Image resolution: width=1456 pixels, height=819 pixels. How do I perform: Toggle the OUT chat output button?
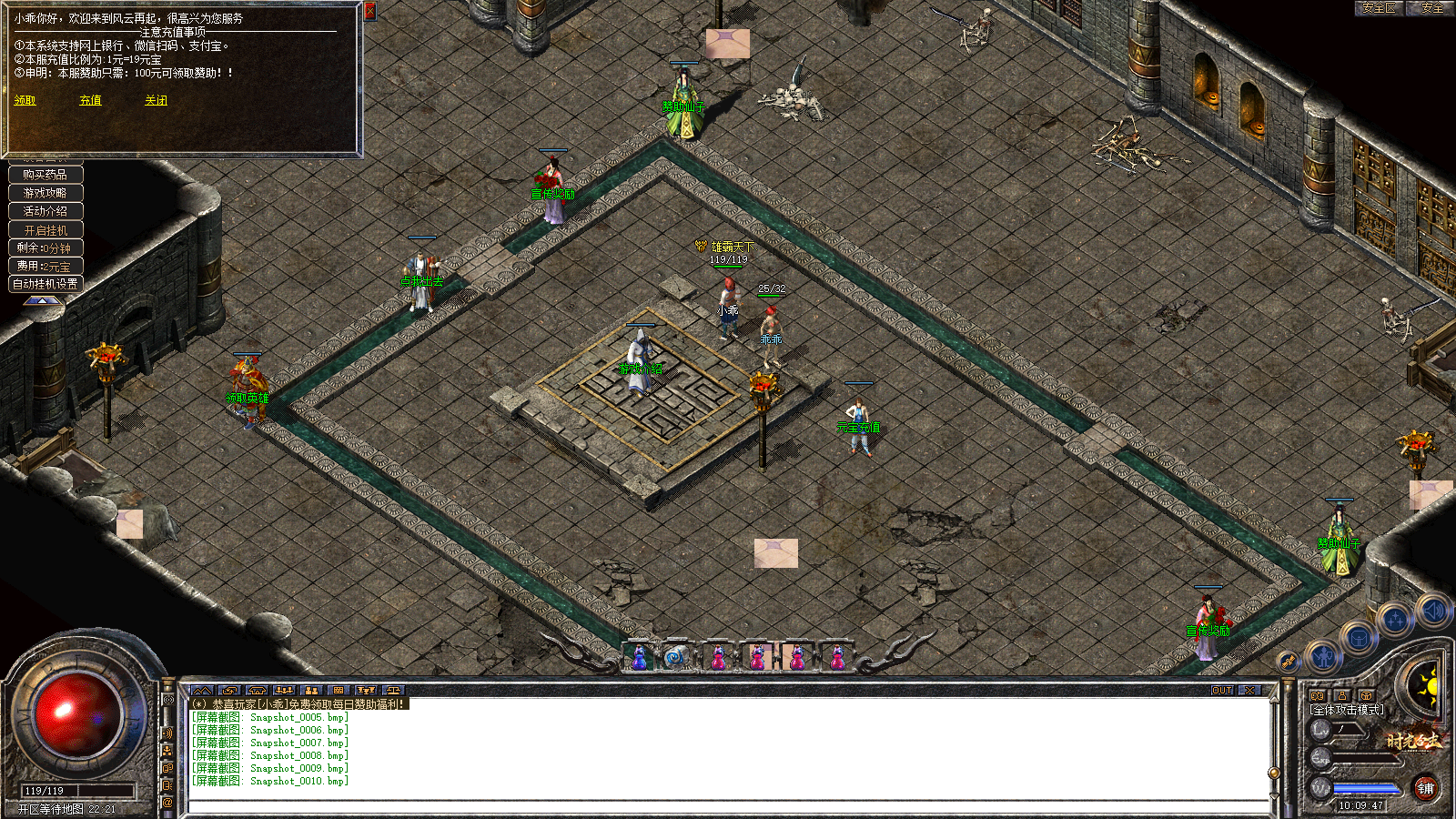[1221, 691]
